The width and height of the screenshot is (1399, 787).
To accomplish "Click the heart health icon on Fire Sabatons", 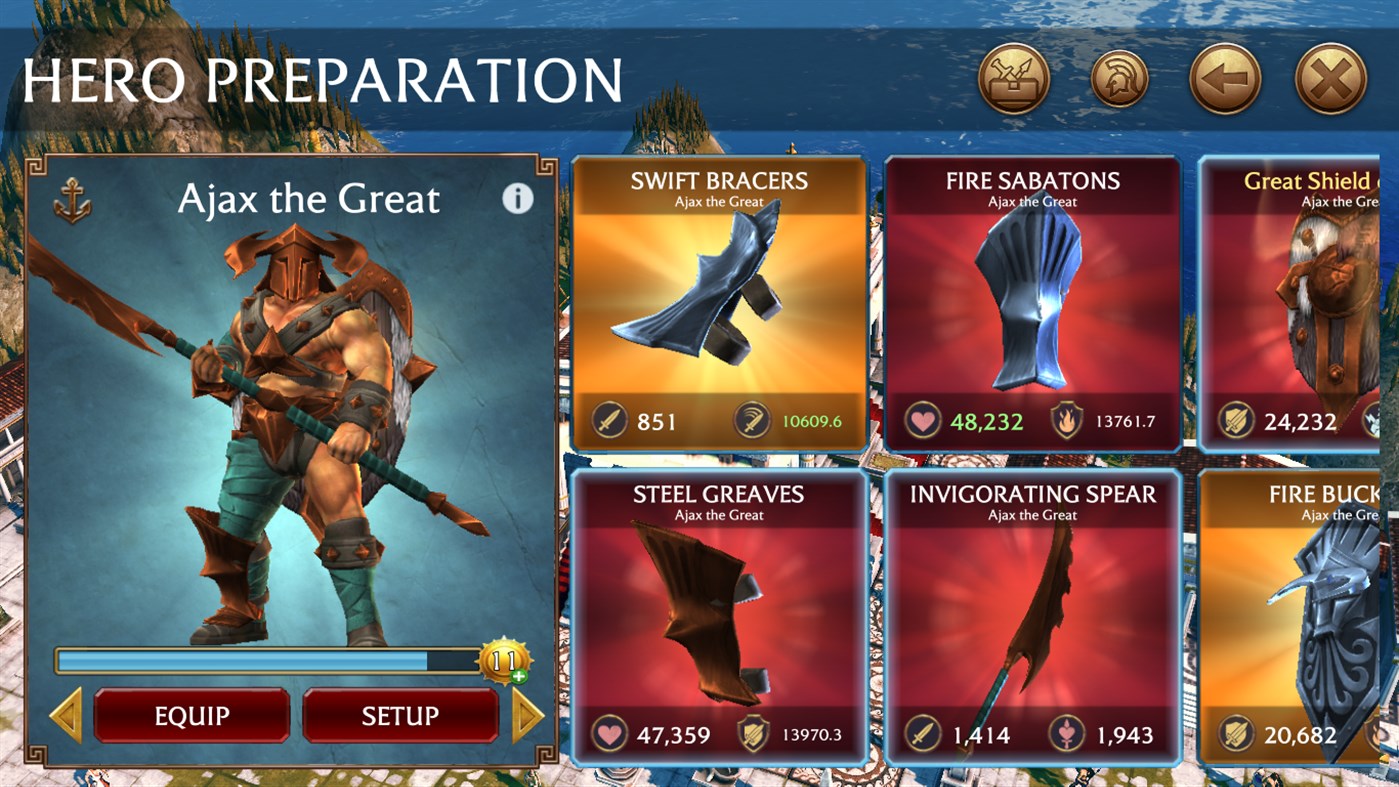I will tap(925, 421).
